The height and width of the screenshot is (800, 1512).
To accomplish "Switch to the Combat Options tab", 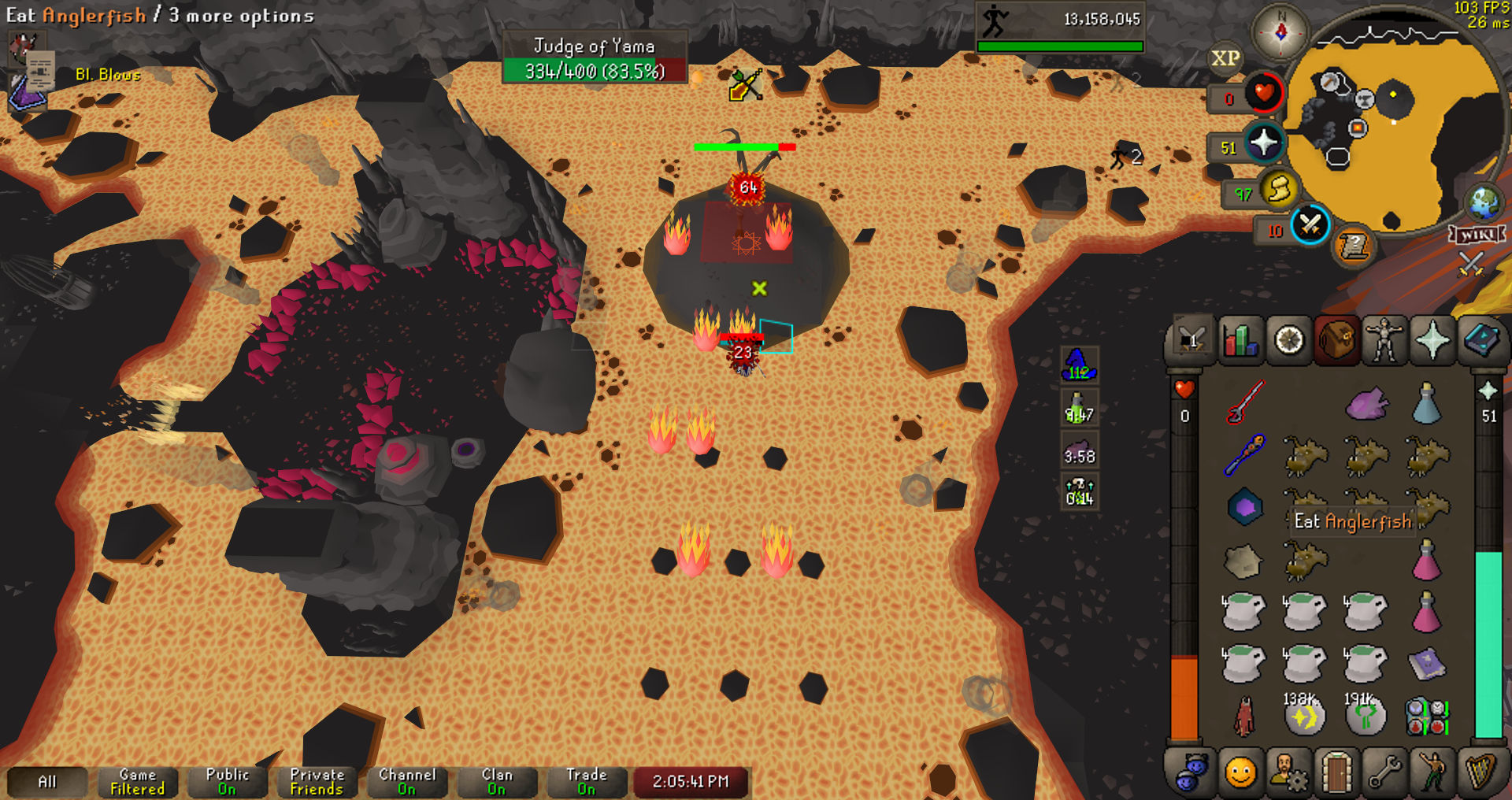I will [x=1192, y=341].
